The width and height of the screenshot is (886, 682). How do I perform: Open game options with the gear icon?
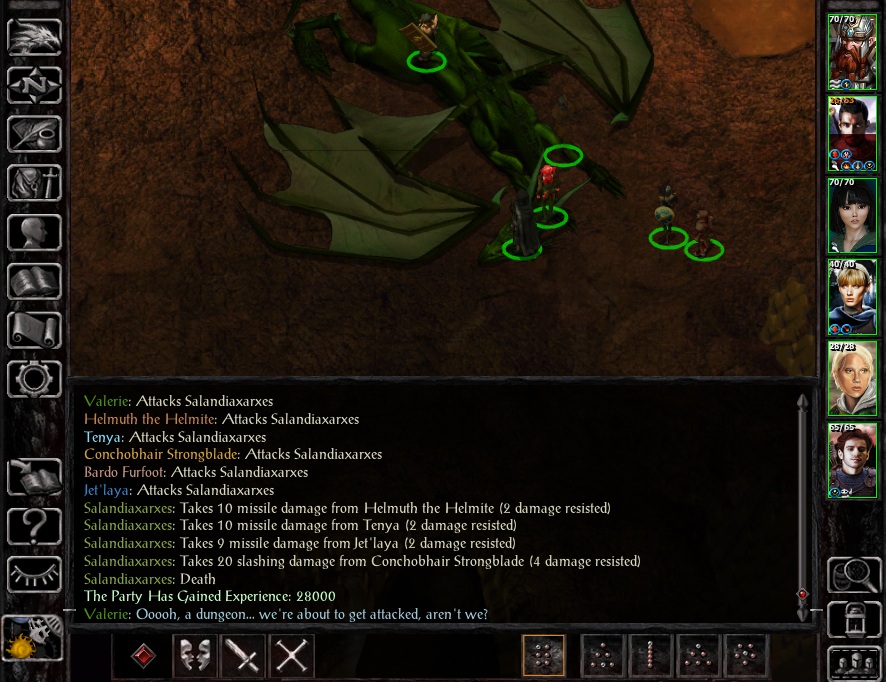tap(35, 379)
